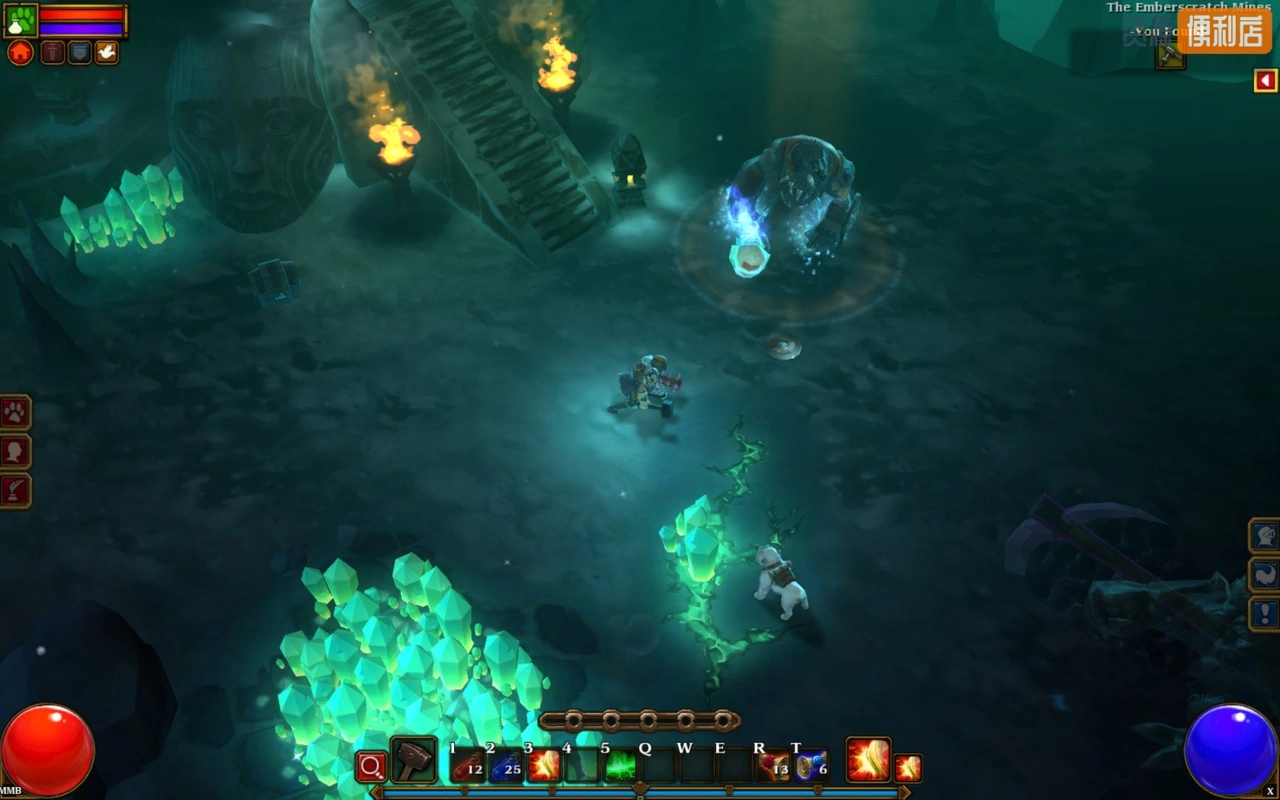Click the red home button

click(20, 53)
